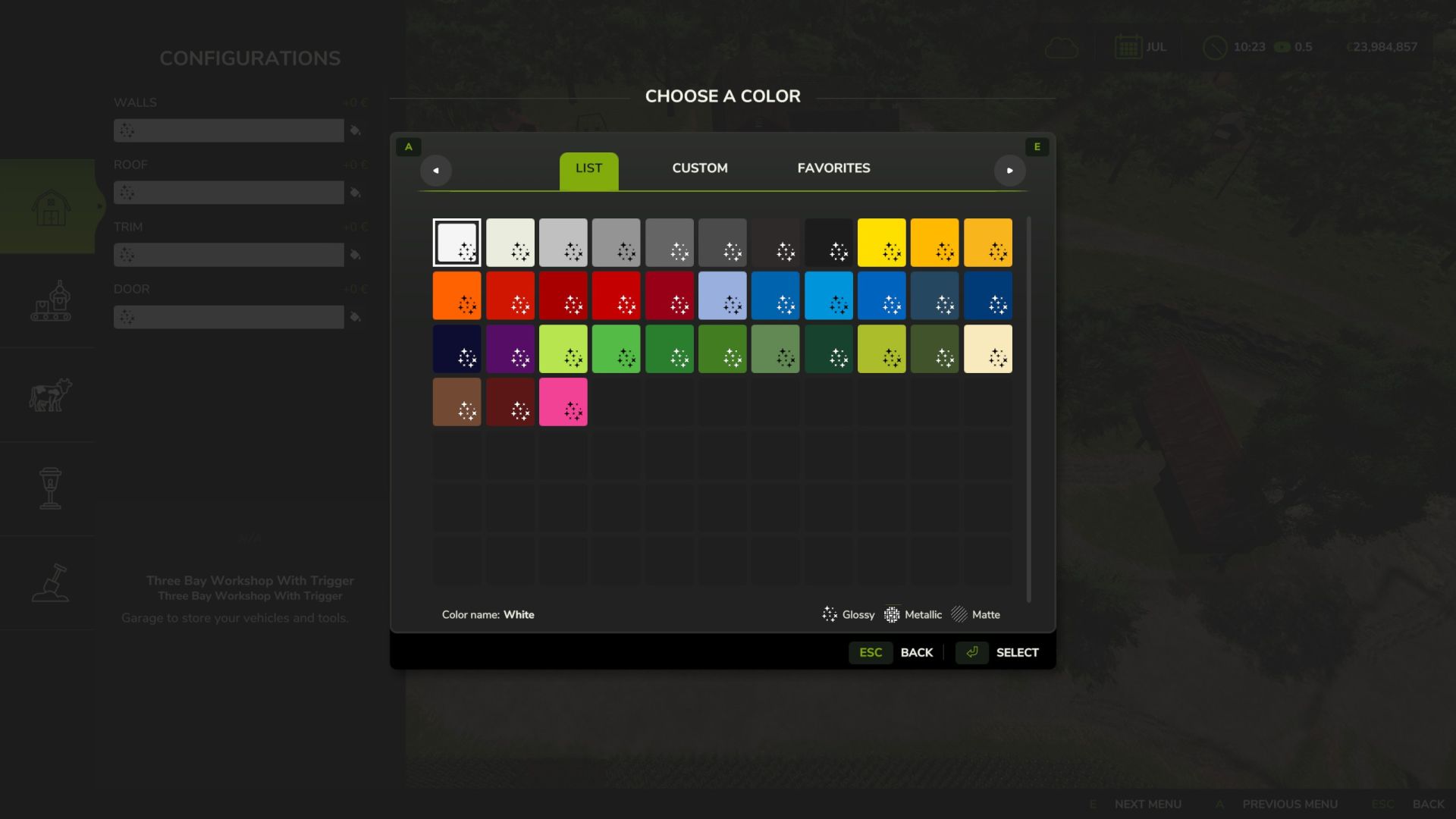Image resolution: width=1456 pixels, height=819 pixels.
Task: Click the right arrow tab navigation button
Action: 1009,171
